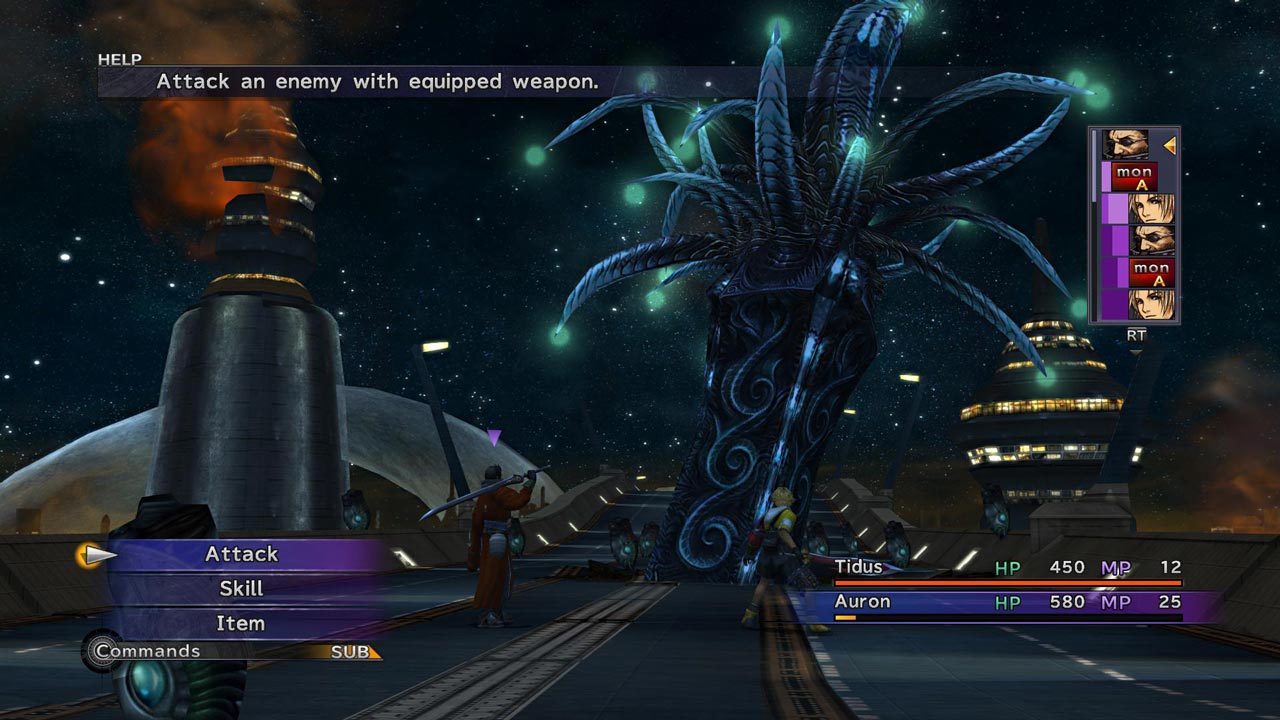The image size is (1280, 720).
Task: Select Auron in the party status list
Action: pos(862,602)
